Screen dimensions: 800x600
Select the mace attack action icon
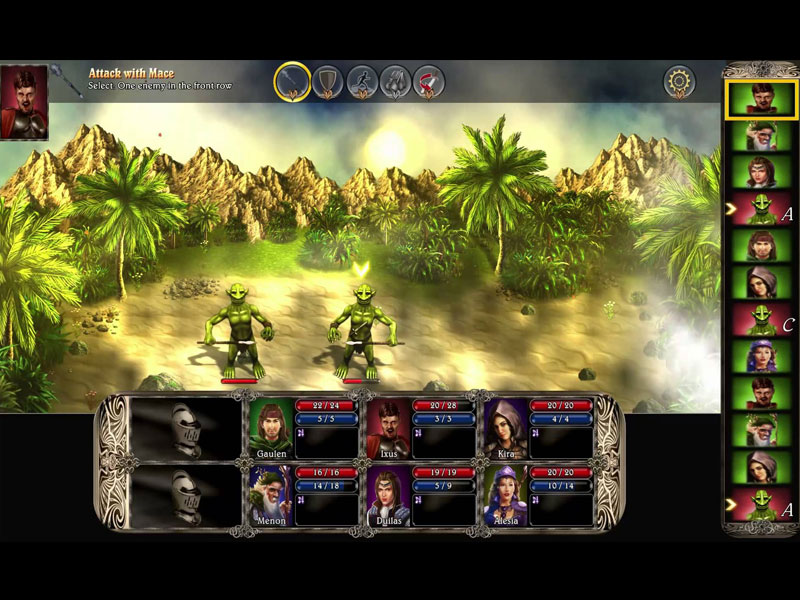click(x=292, y=81)
